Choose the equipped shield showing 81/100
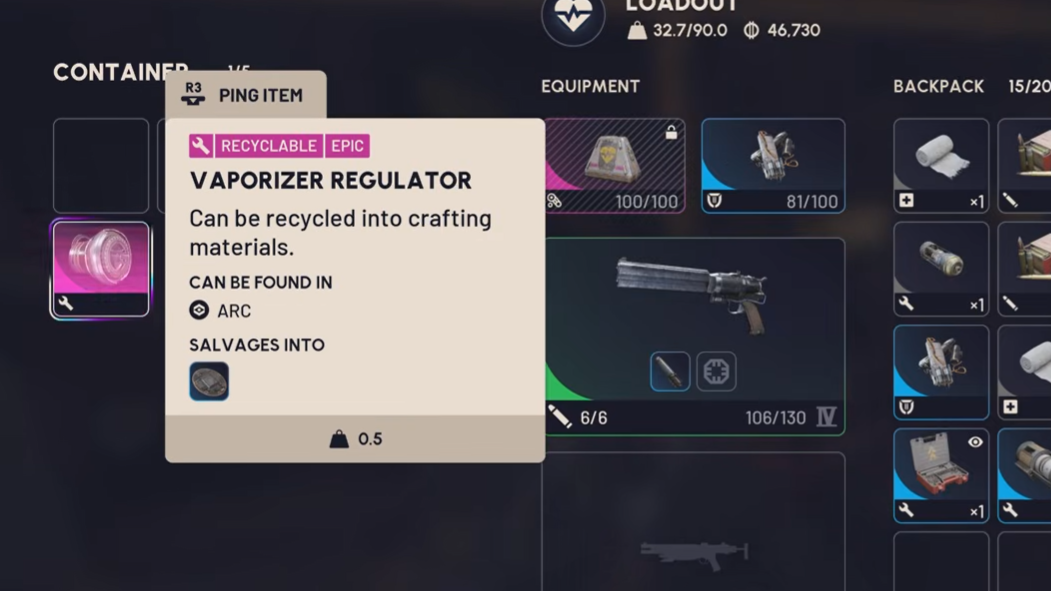This screenshot has height=591, width=1051. pos(773,165)
